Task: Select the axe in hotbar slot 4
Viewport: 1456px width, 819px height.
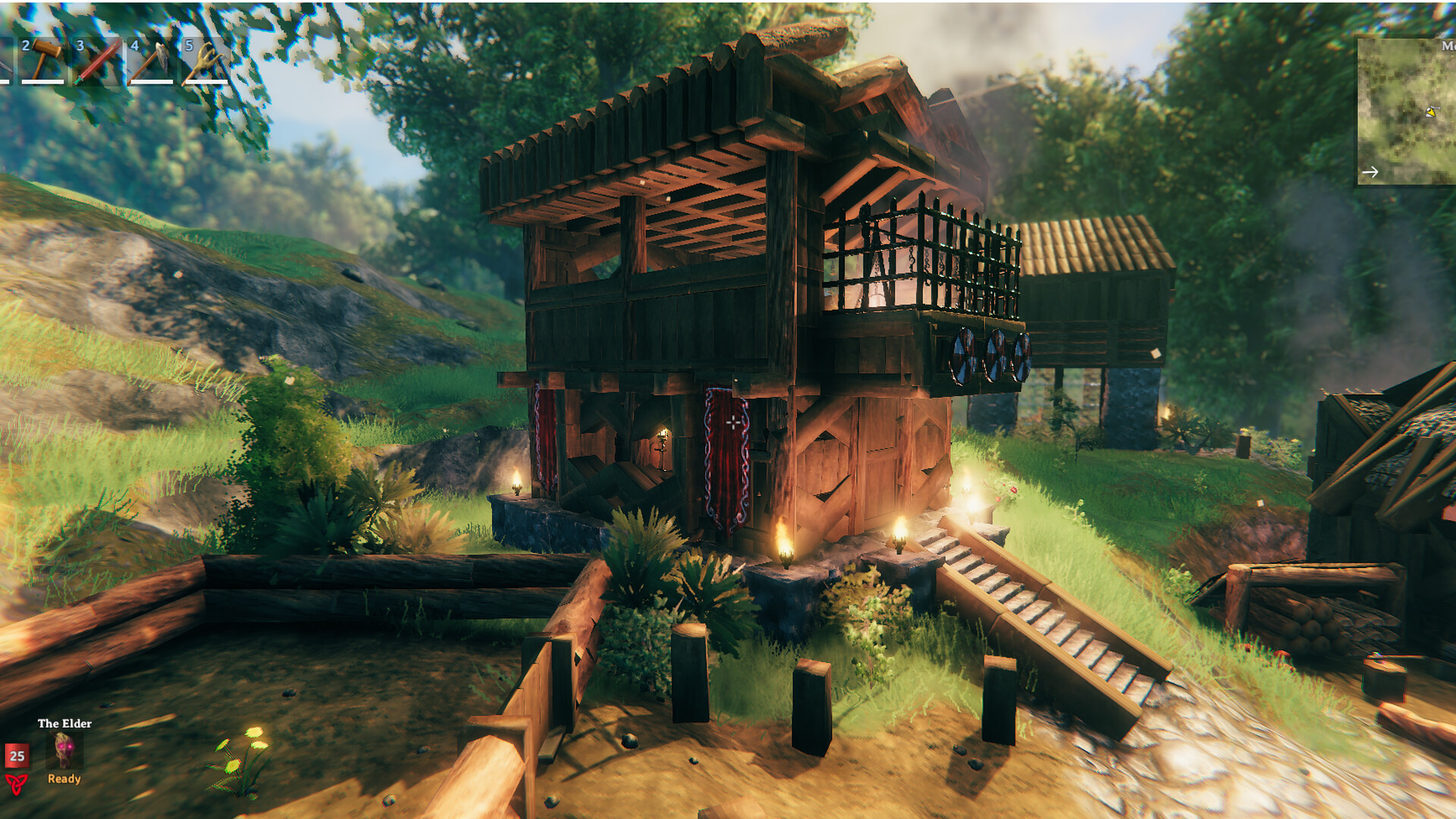Action: click(149, 61)
